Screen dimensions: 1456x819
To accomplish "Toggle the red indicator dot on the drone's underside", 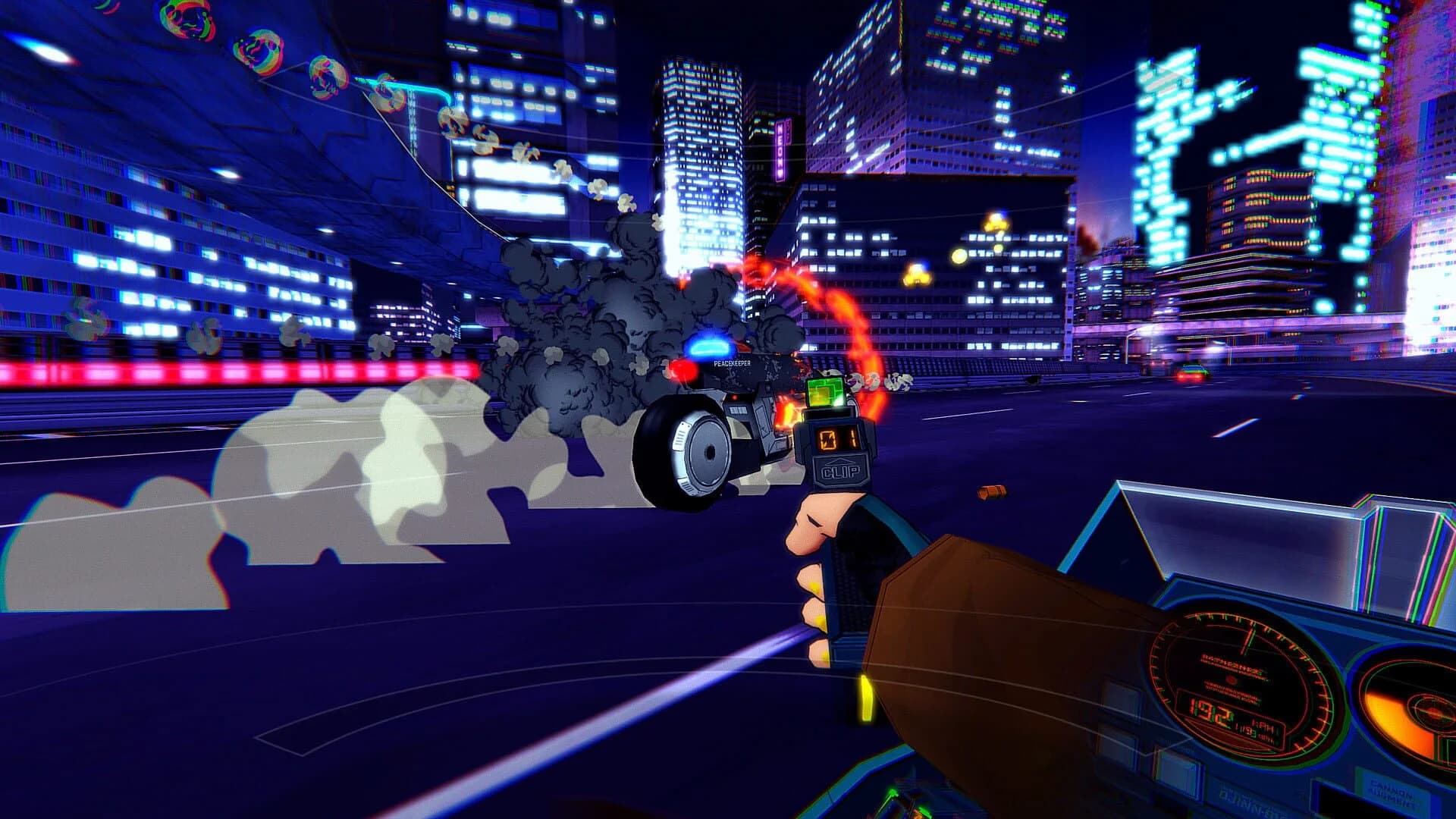I will coord(733,397).
